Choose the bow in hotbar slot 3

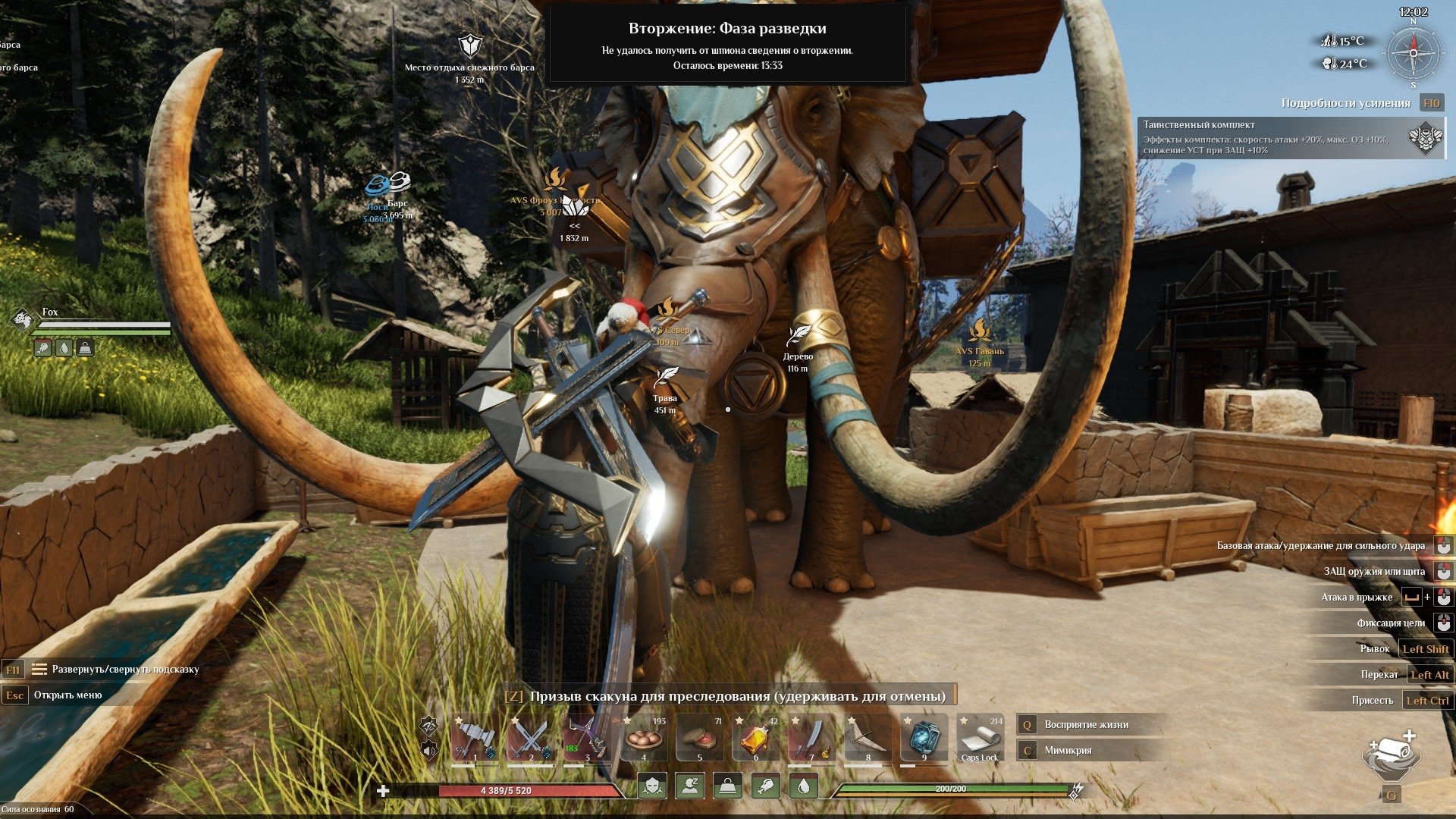[587, 737]
